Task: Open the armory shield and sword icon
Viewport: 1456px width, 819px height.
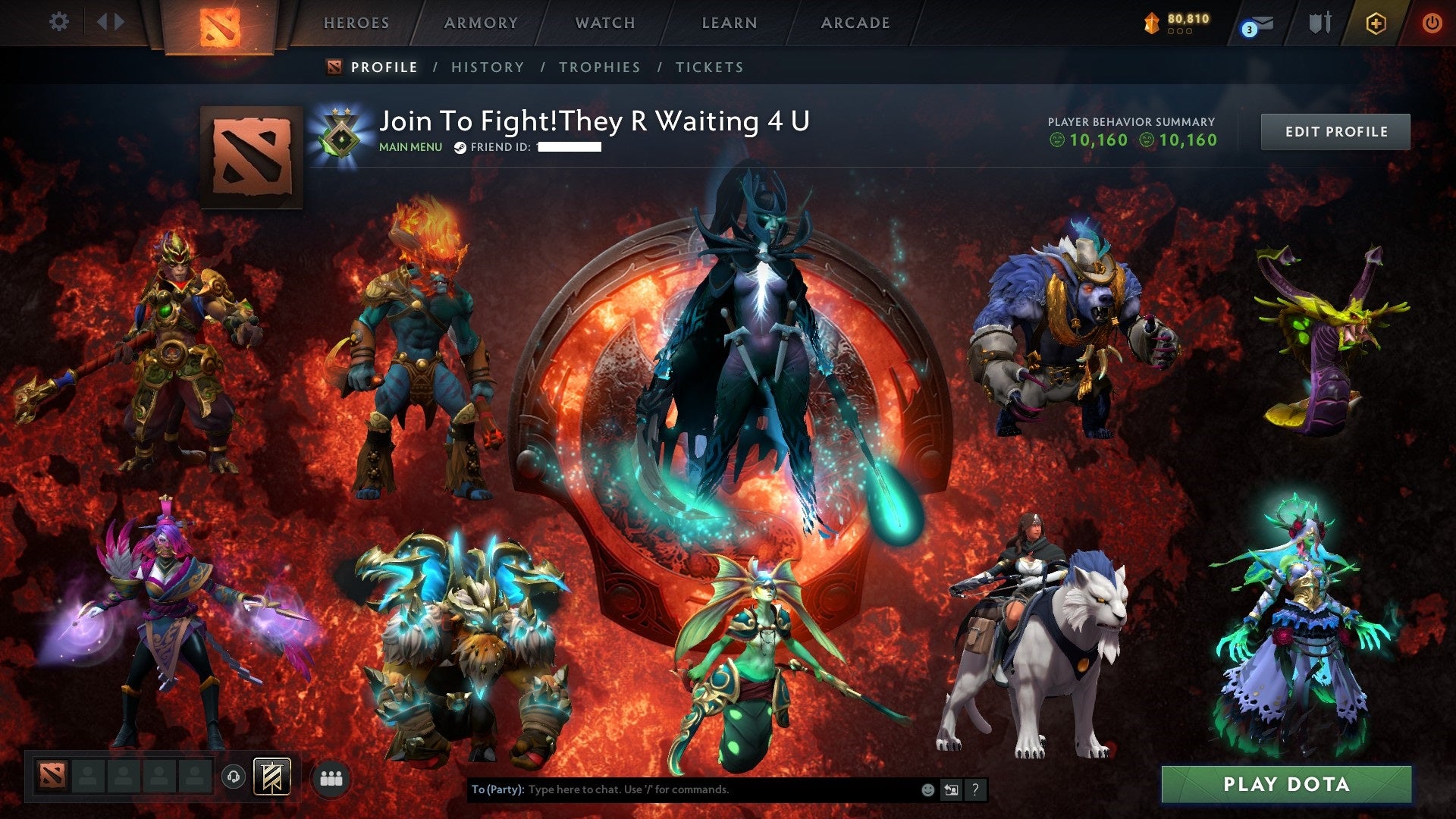Action: click(1320, 22)
